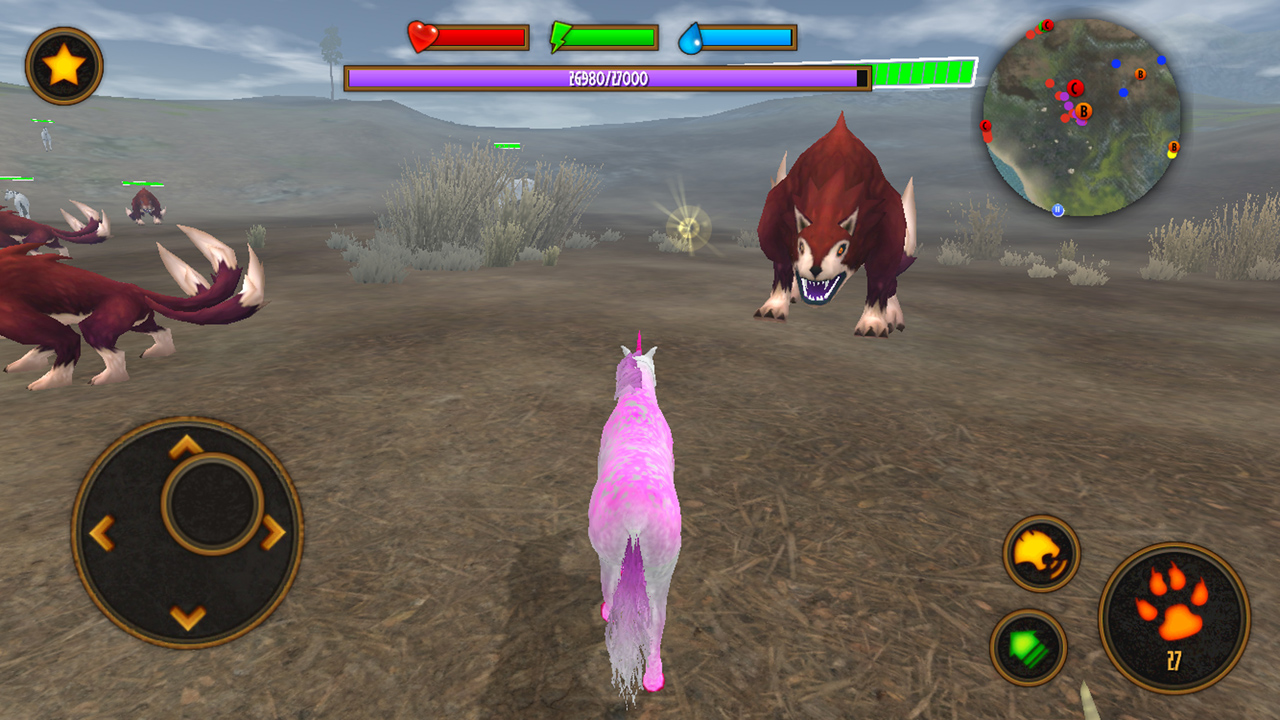Open the gold star menu button
This screenshot has width=1280, height=720.
pos(64,66)
